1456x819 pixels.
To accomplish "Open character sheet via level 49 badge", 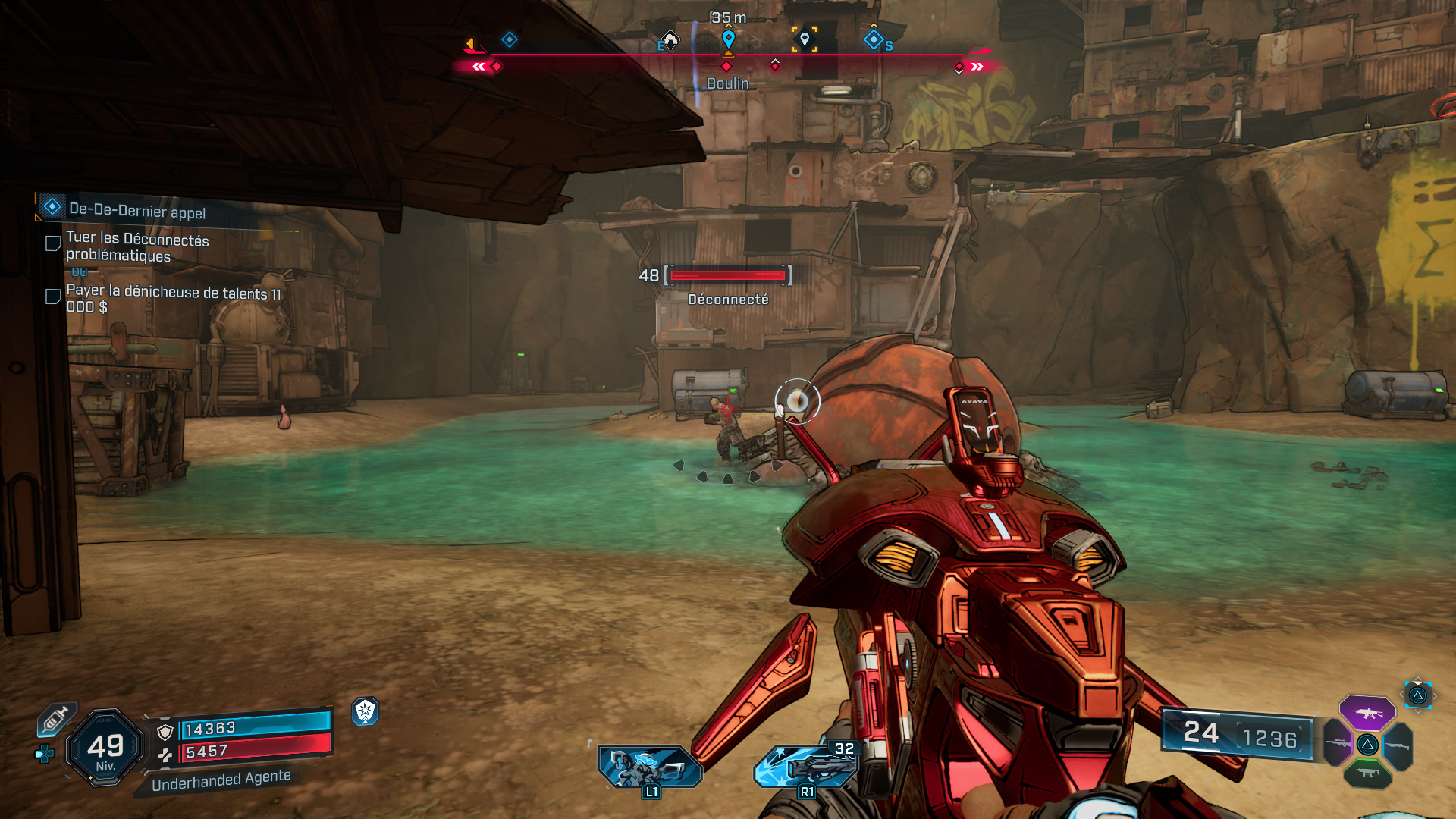I will (105, 748).
